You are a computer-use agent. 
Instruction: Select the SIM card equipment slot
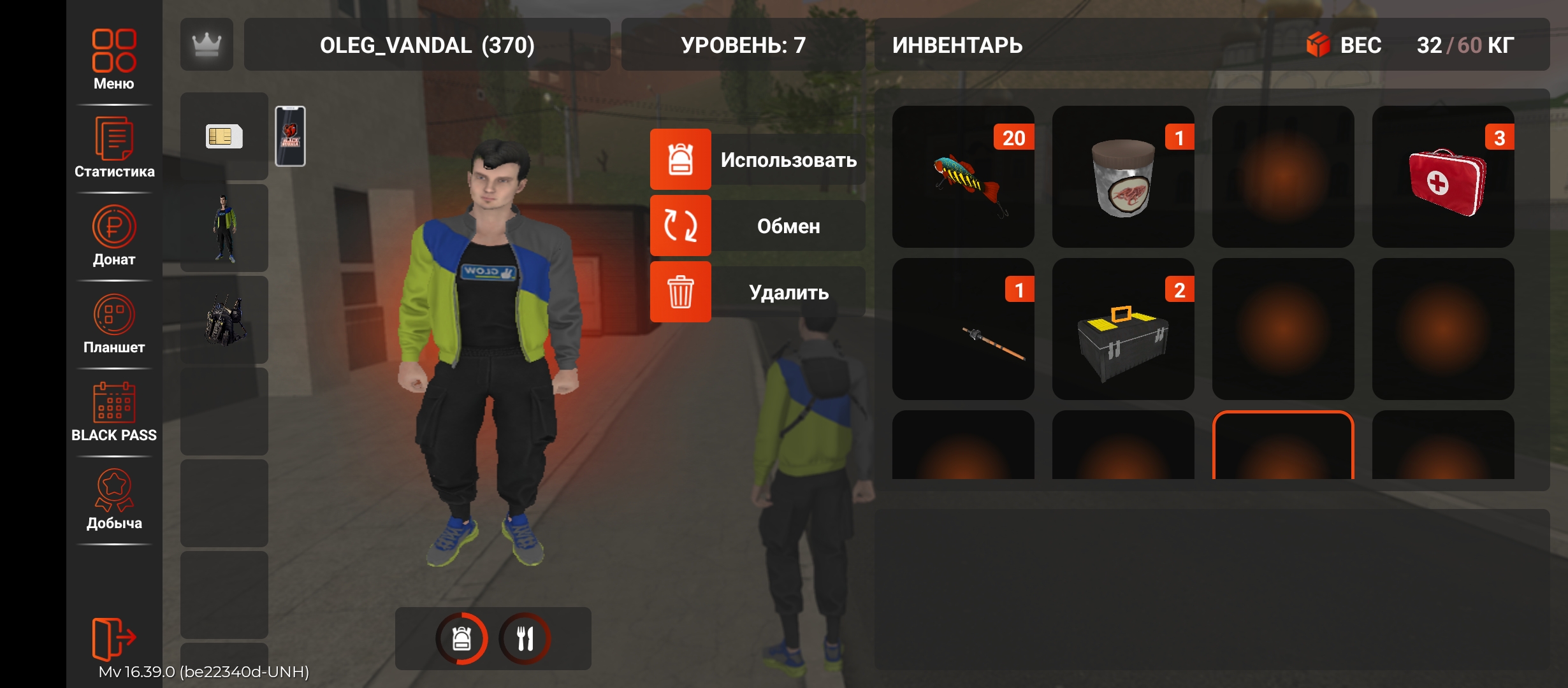tap(224, 136)
